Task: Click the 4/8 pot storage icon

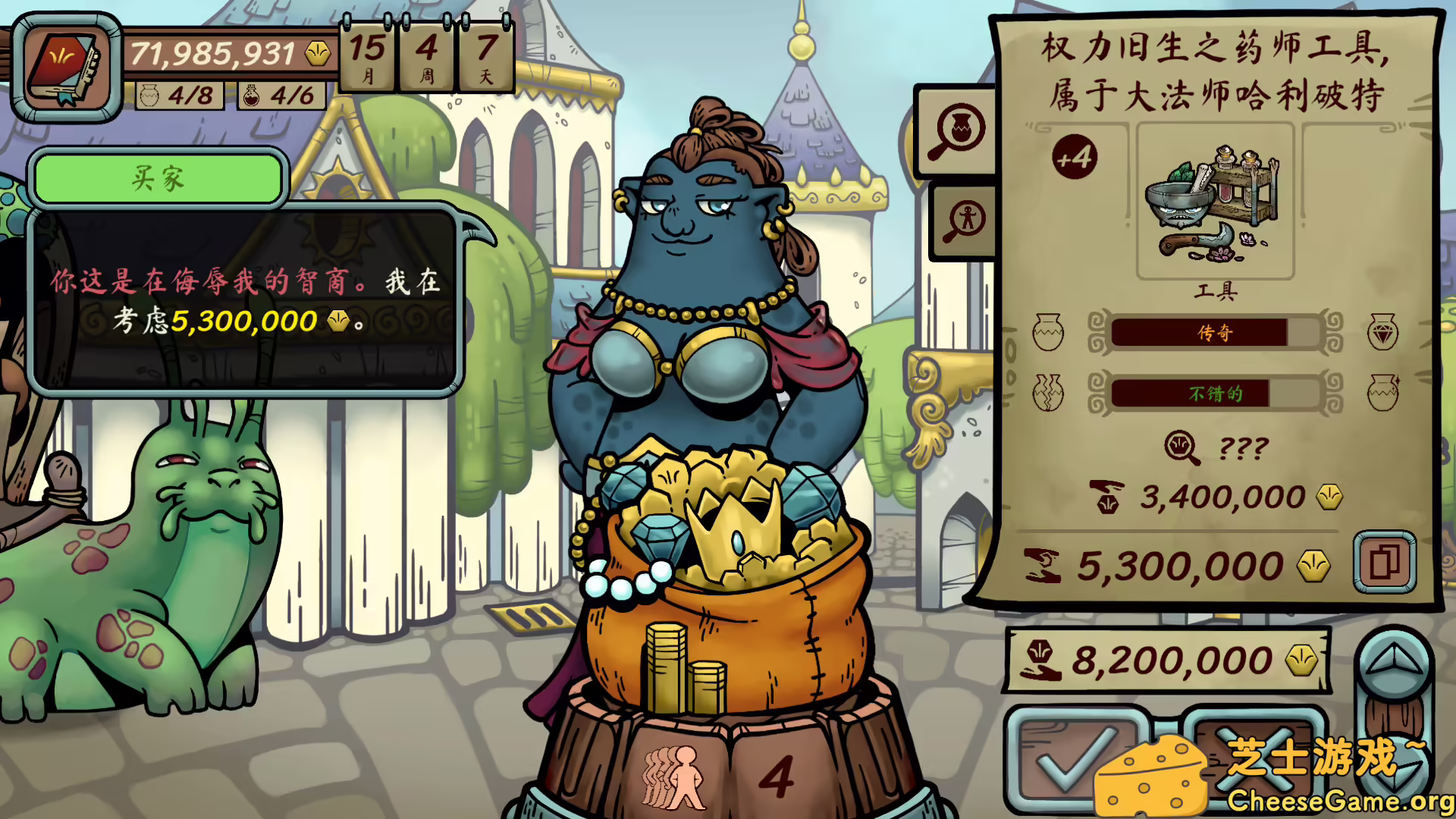Action: [x=177, y=97]
